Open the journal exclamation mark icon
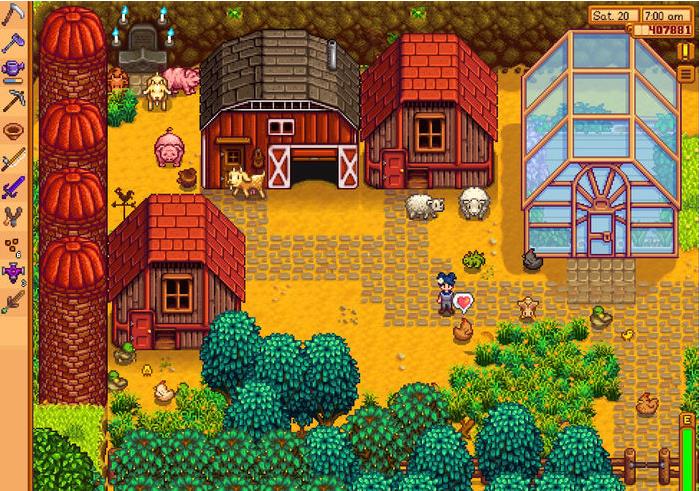The width and height of the screenshot is (699, 491). [684, 50]
